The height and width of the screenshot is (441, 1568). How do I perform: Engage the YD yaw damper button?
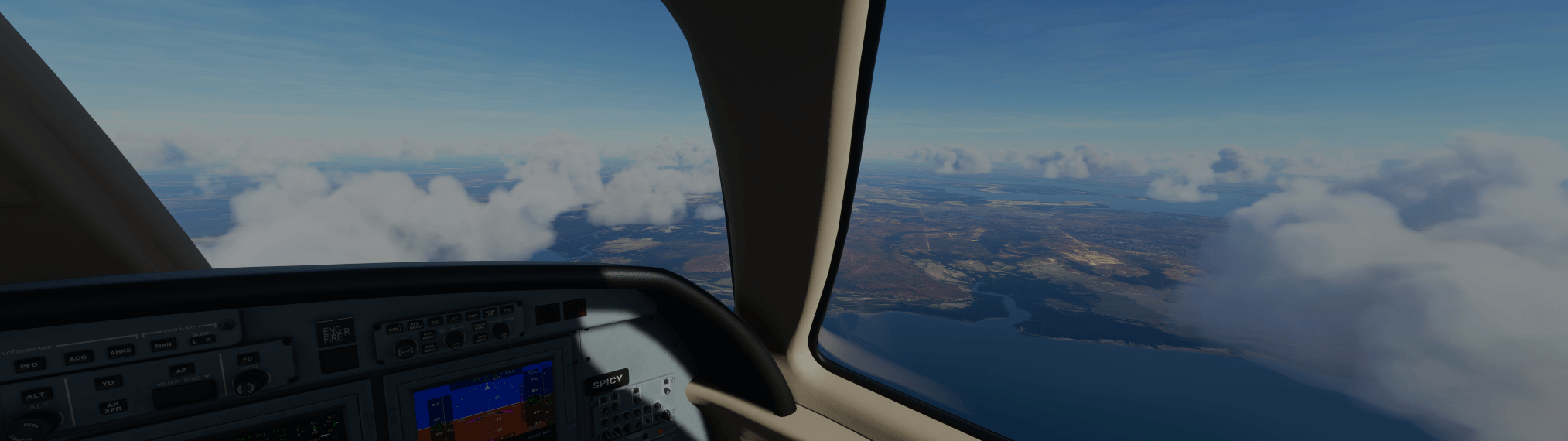coord(108,383)
